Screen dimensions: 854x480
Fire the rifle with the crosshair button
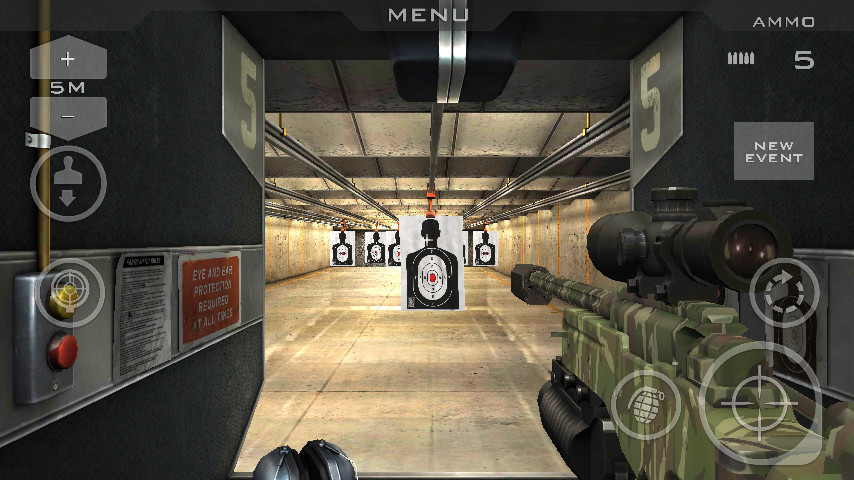760,404
